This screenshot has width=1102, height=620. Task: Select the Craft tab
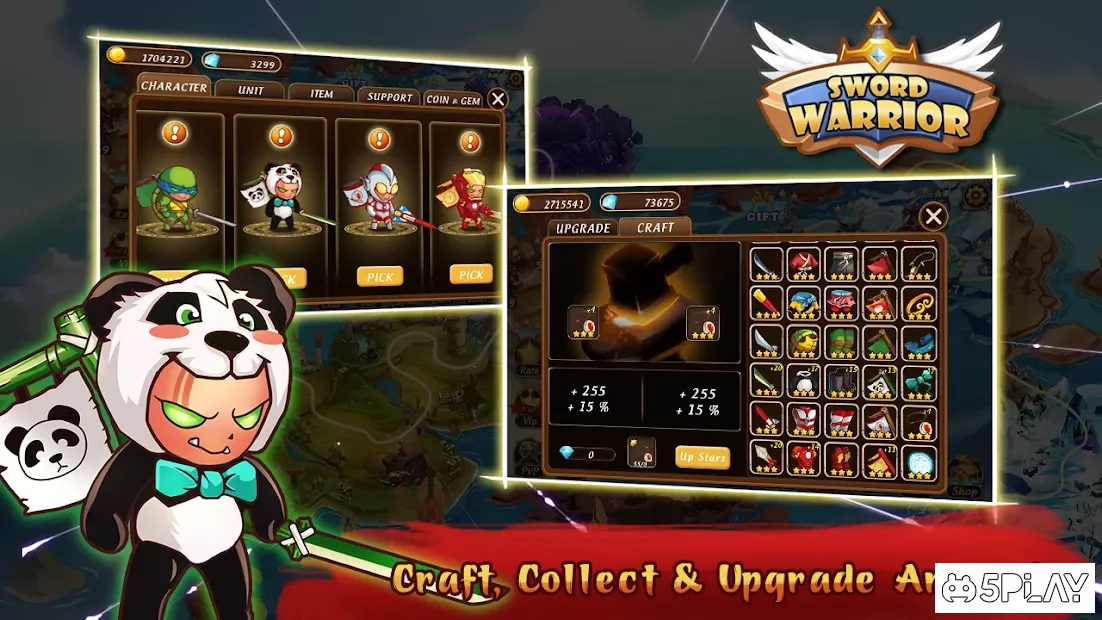click(655, 227)
